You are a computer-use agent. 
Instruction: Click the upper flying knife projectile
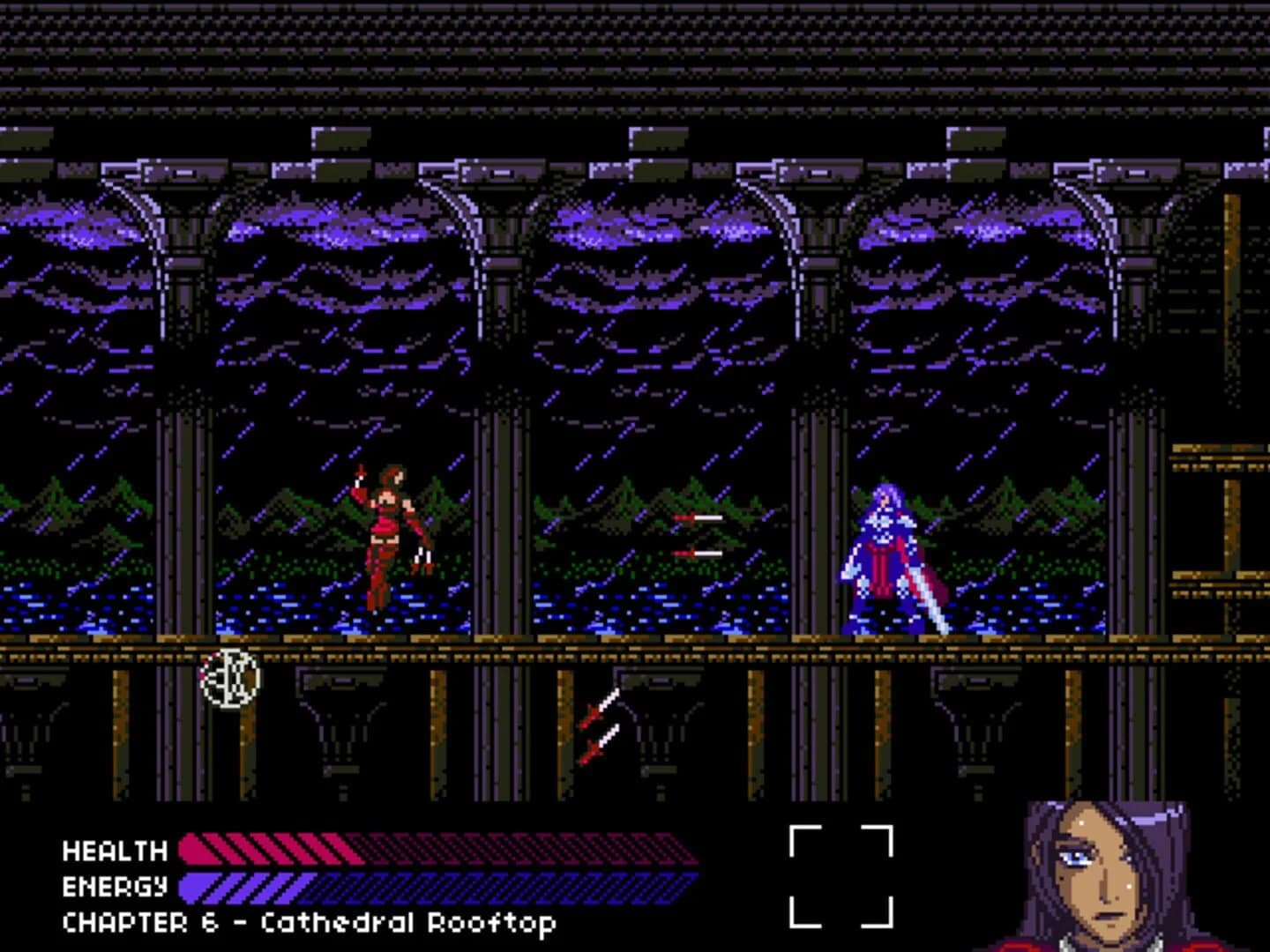[x=697, y=516]
